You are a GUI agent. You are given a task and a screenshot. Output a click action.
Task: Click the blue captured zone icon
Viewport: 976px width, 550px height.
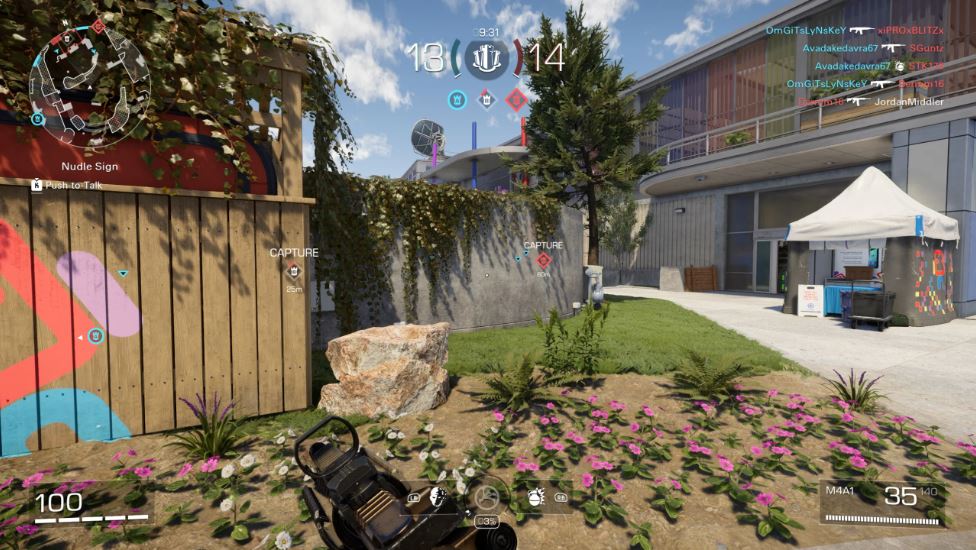coord(457,99)
